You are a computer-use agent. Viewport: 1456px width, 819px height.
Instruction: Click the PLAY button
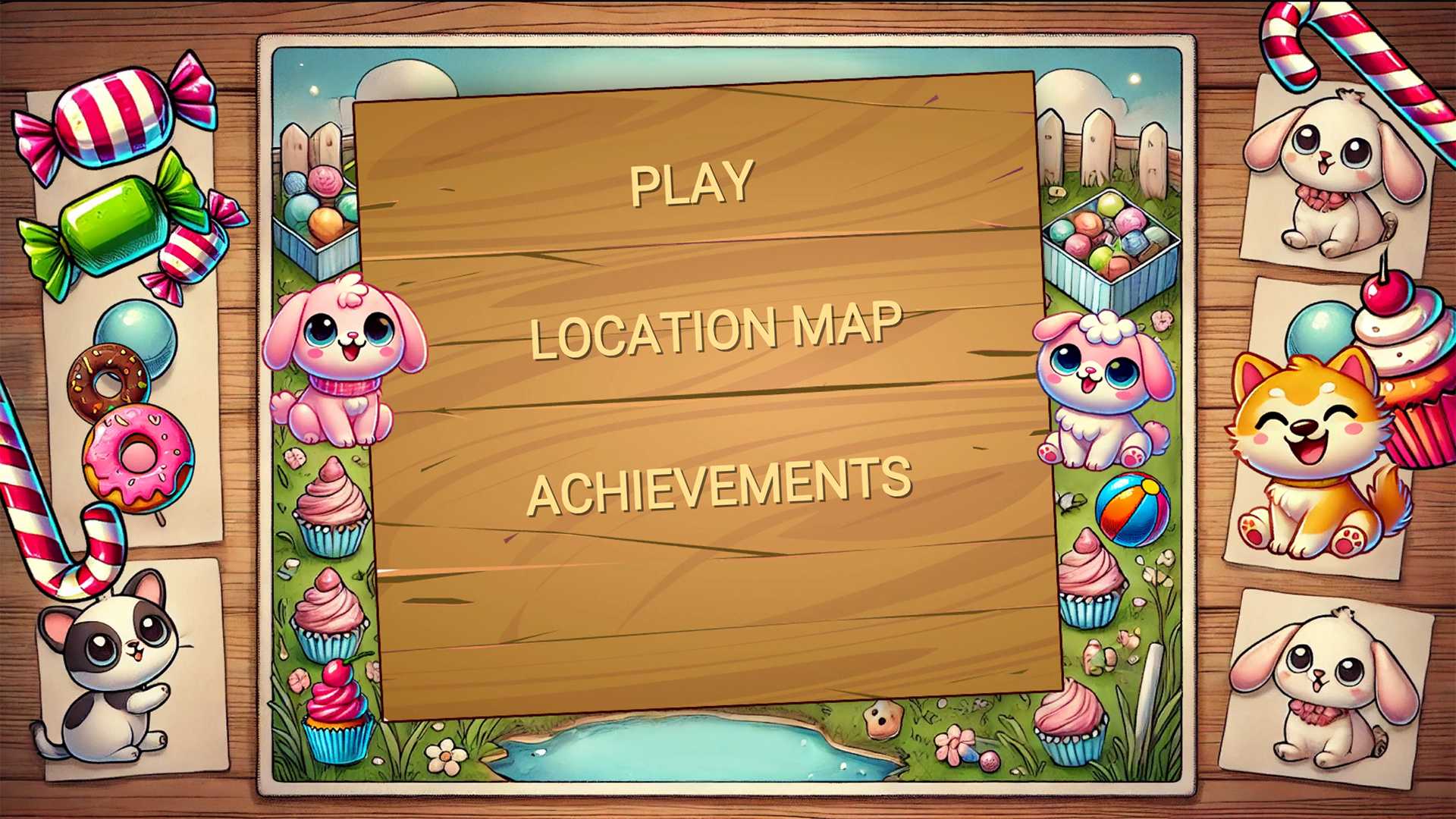tap(691, 182)
